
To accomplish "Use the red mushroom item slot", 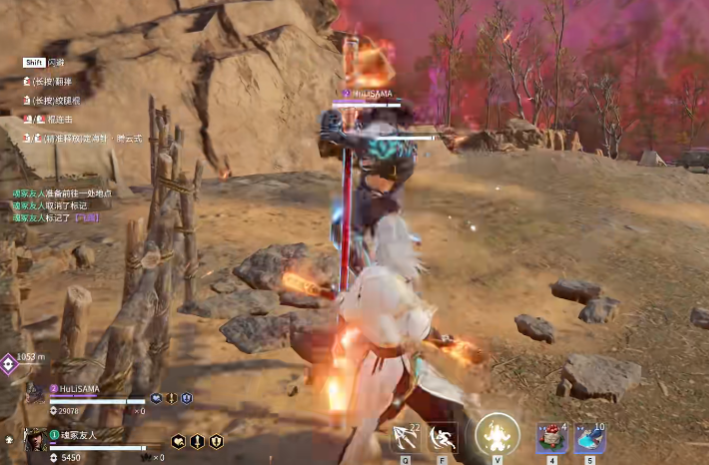I will [551, 438].
